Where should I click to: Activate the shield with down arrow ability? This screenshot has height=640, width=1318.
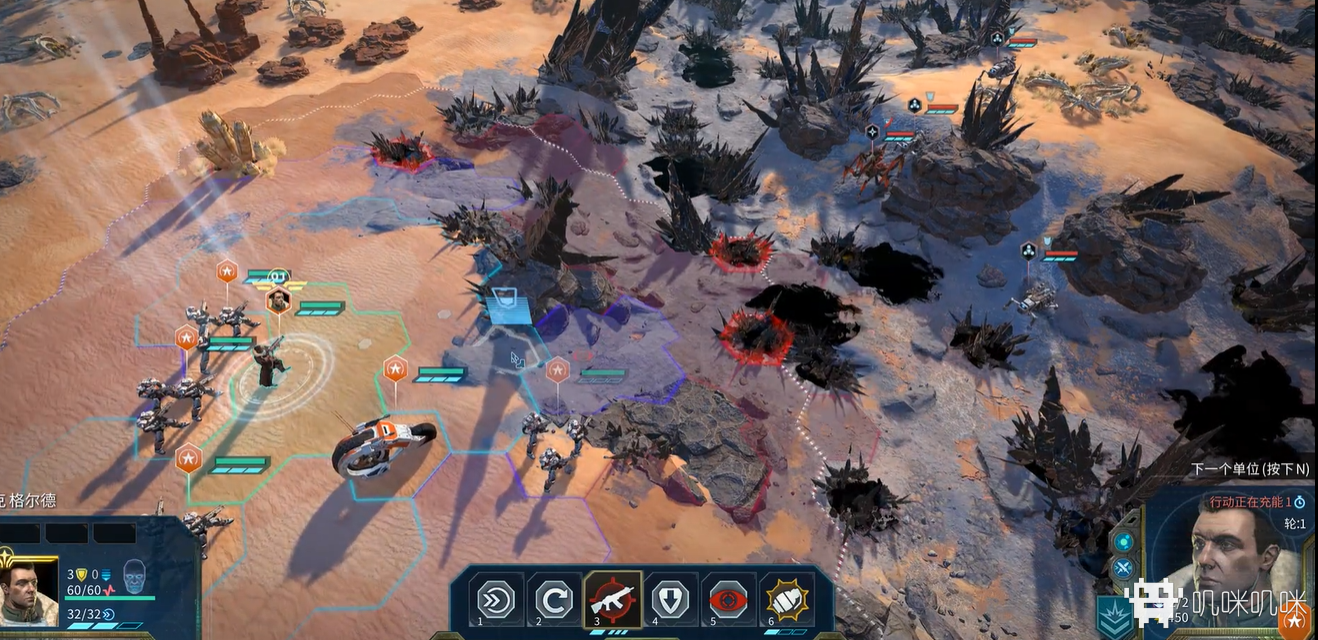coord(671,599)
